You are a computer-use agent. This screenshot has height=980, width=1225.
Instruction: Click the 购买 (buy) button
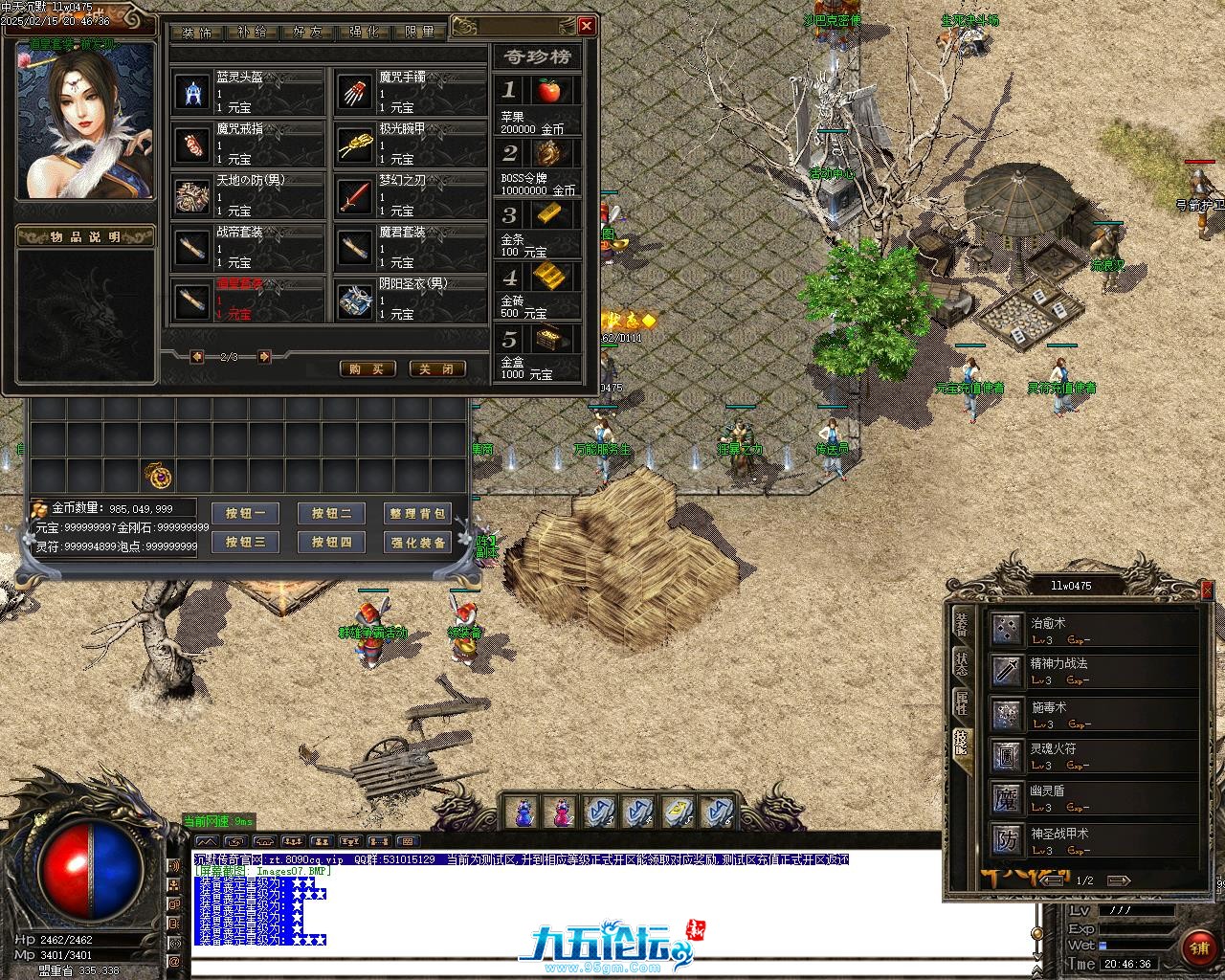[x=367, y=369]
